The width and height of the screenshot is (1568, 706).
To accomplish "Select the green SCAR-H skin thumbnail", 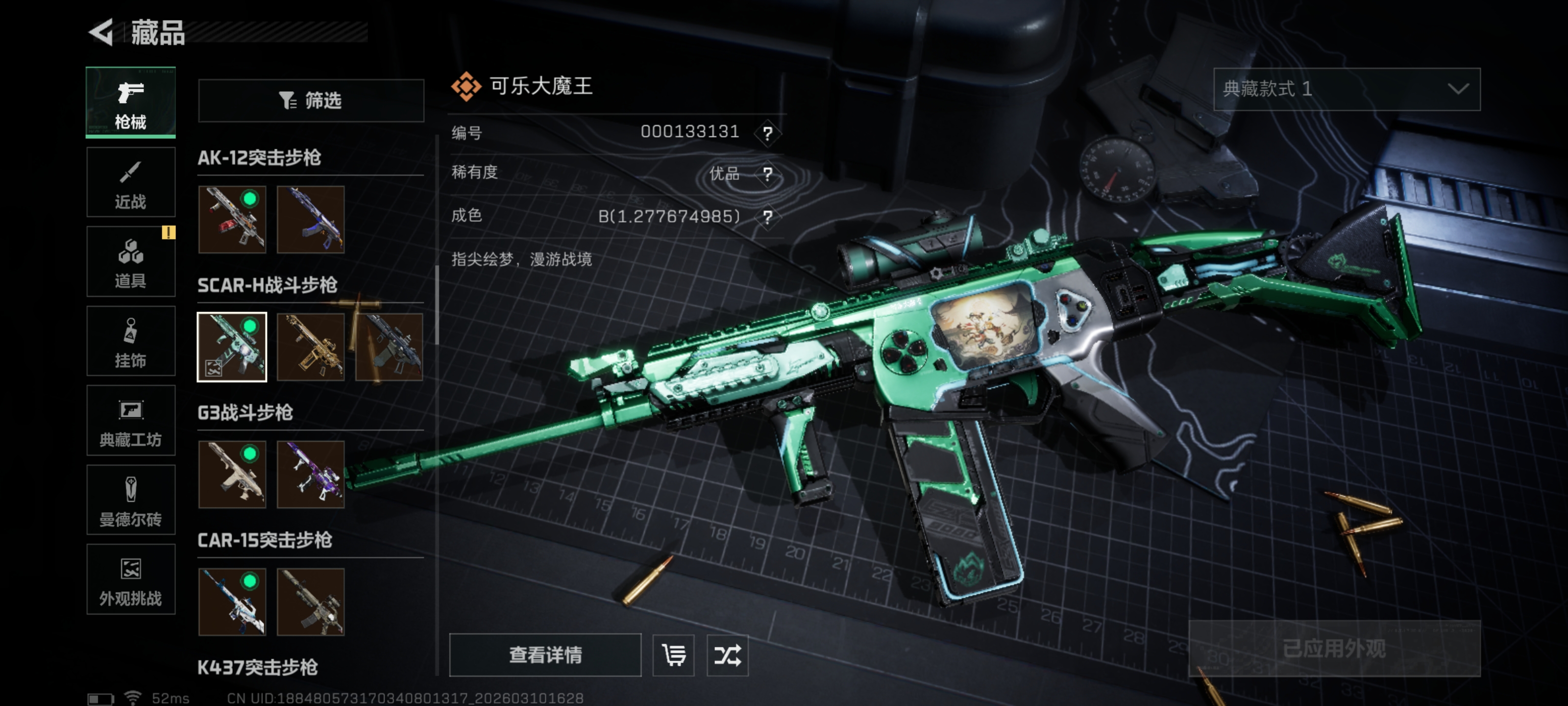I will [x=232, y=347].
